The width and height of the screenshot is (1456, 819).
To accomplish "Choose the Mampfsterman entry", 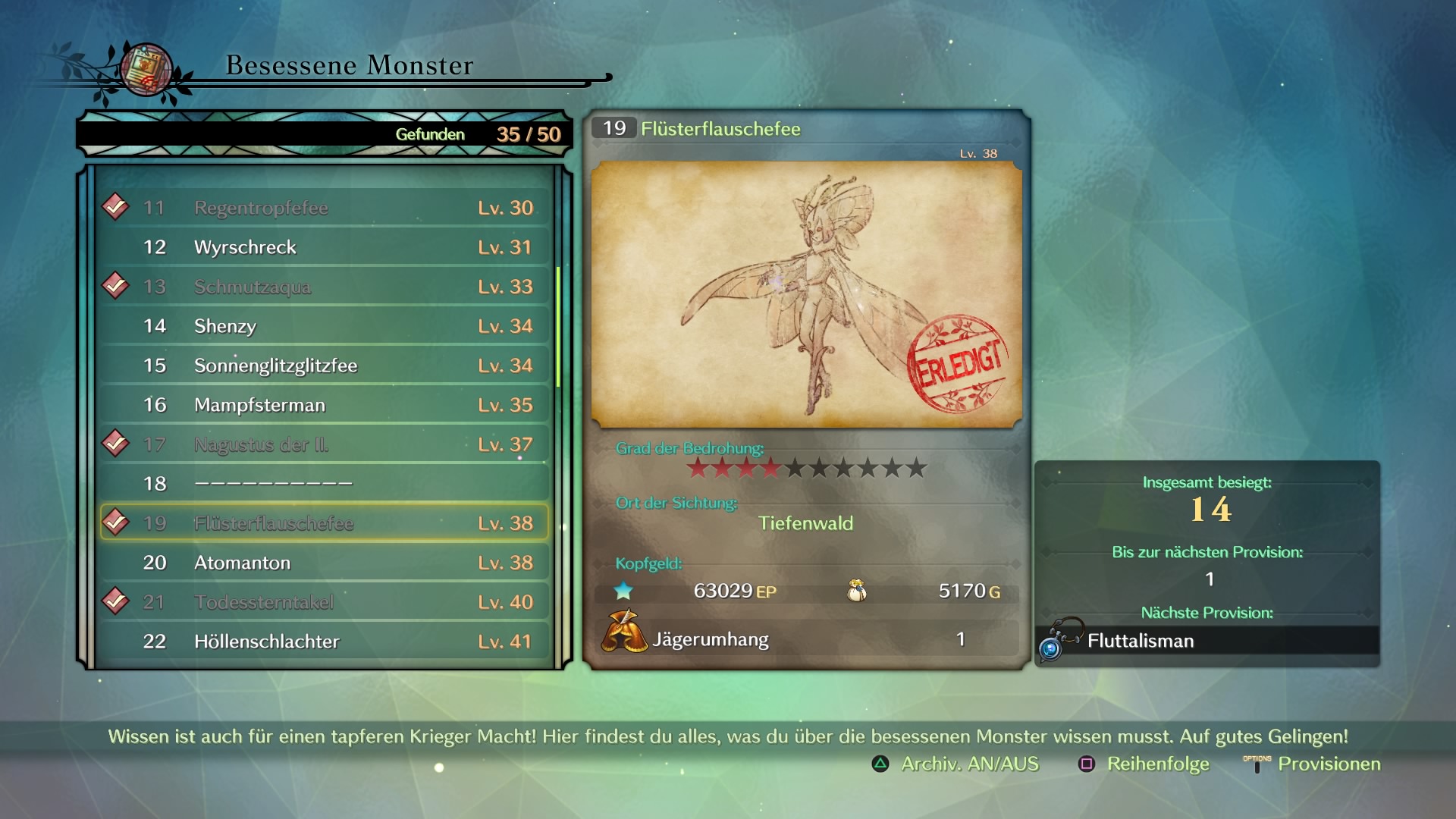I will coord(325,405).
